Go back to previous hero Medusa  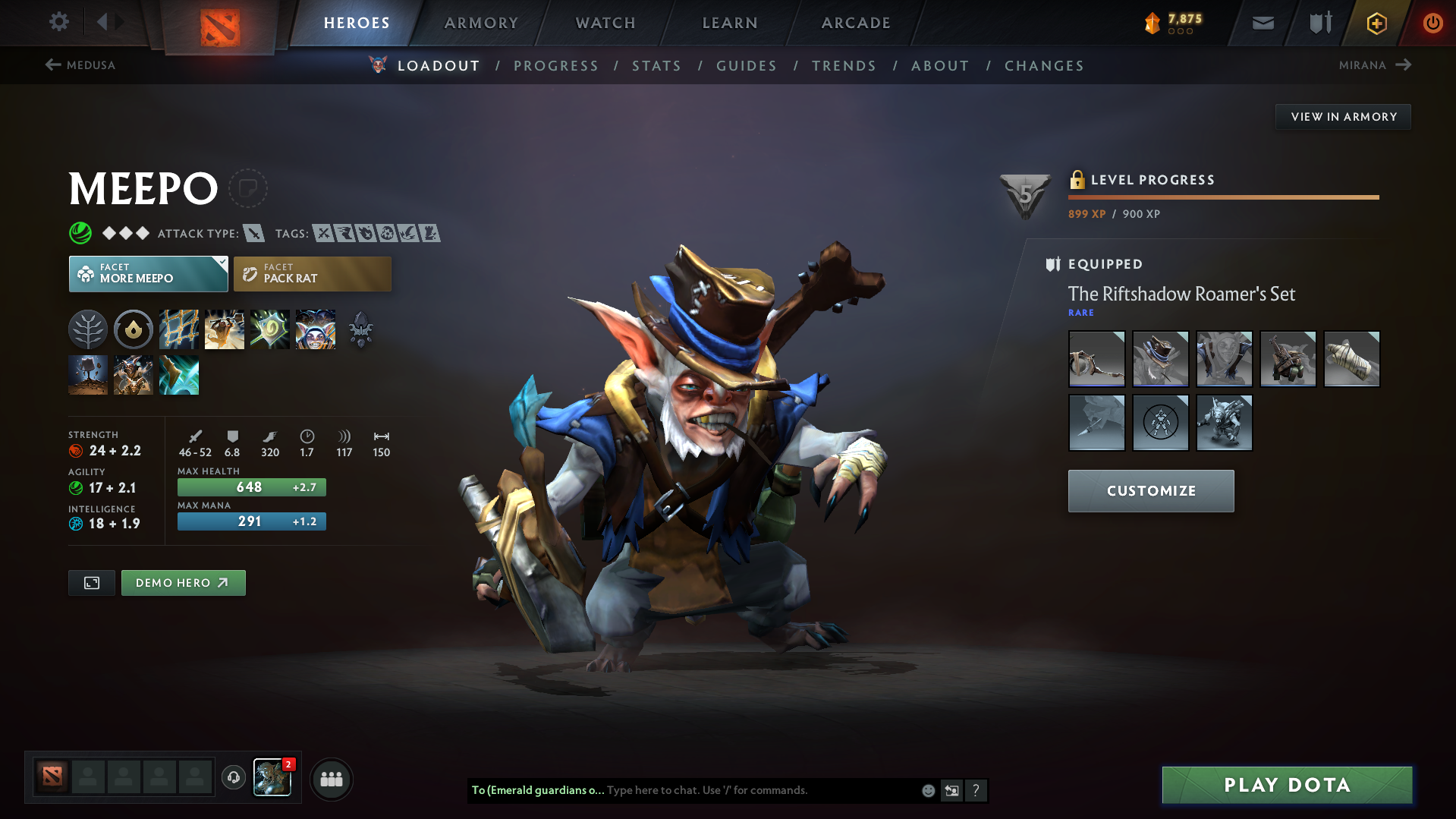(80, 65)
